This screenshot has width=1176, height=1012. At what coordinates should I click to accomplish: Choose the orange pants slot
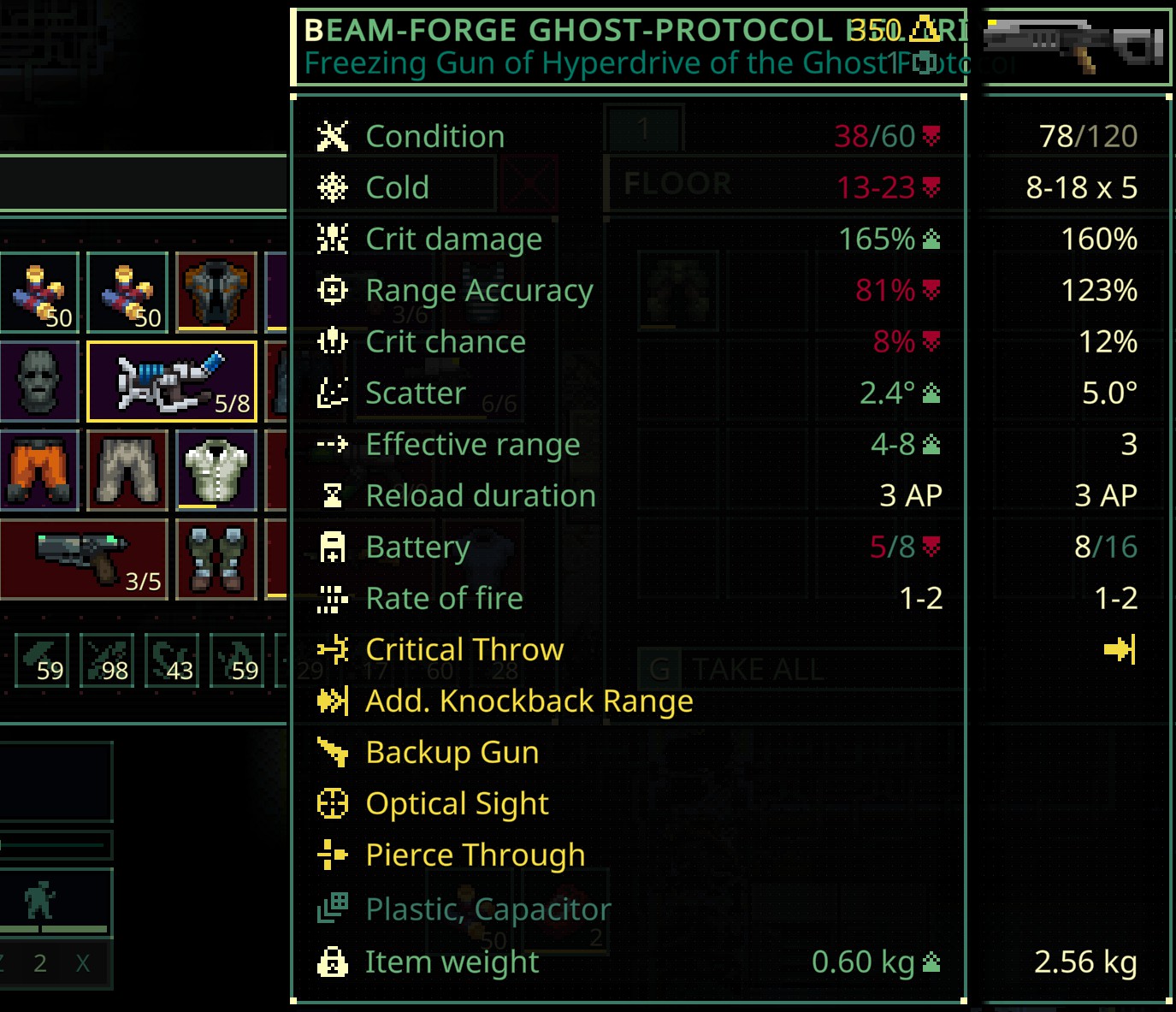38,470
